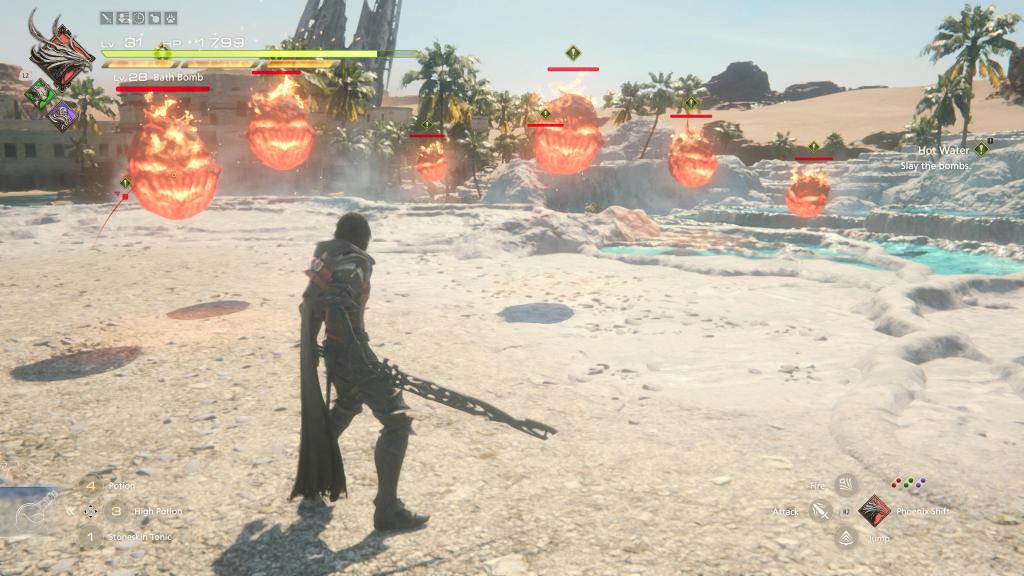Click the clock status icon
This screenshot has width=1024, height=576.
tap(138, 17)
